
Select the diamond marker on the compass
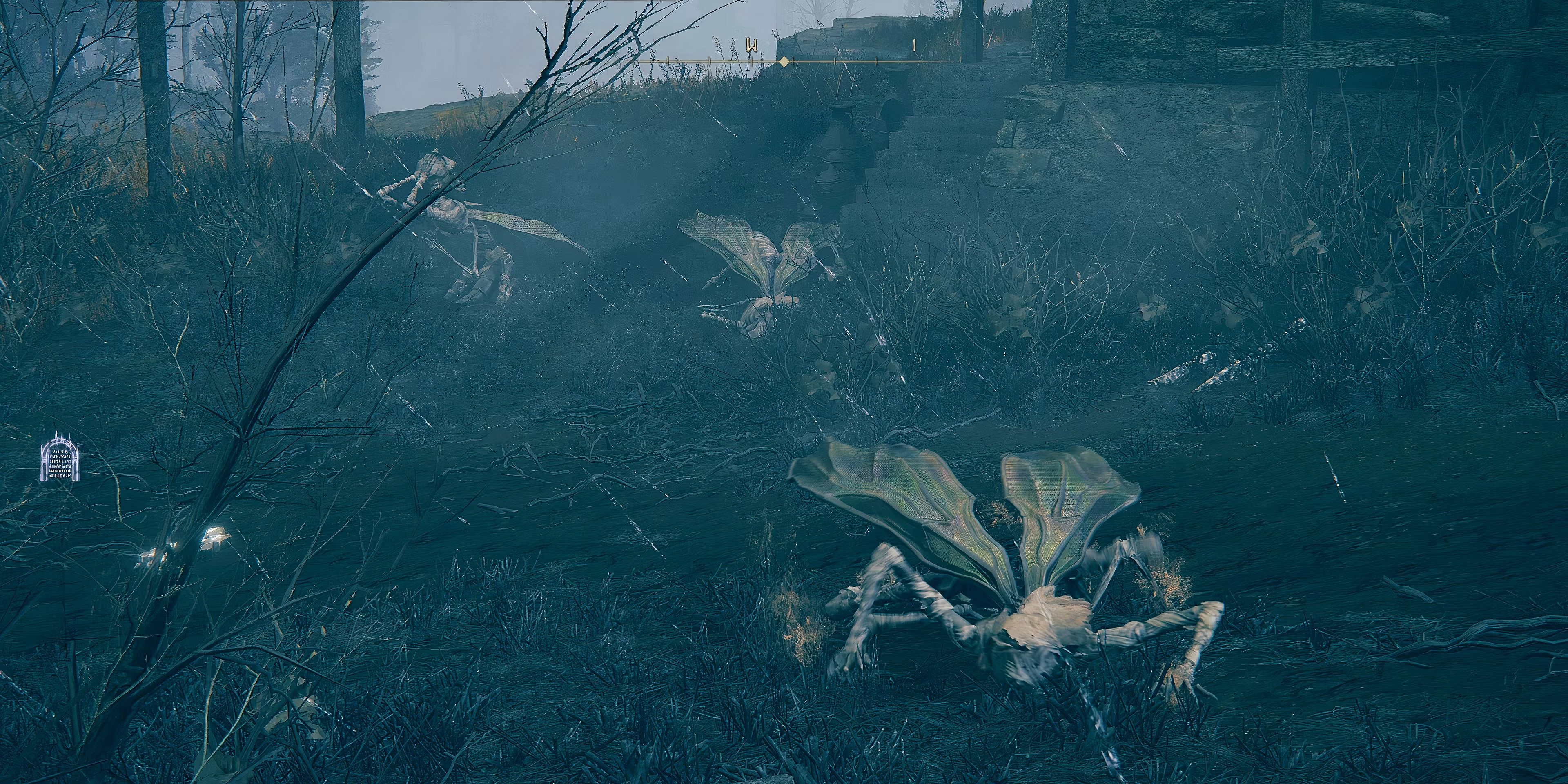click(x=784, y=62)
